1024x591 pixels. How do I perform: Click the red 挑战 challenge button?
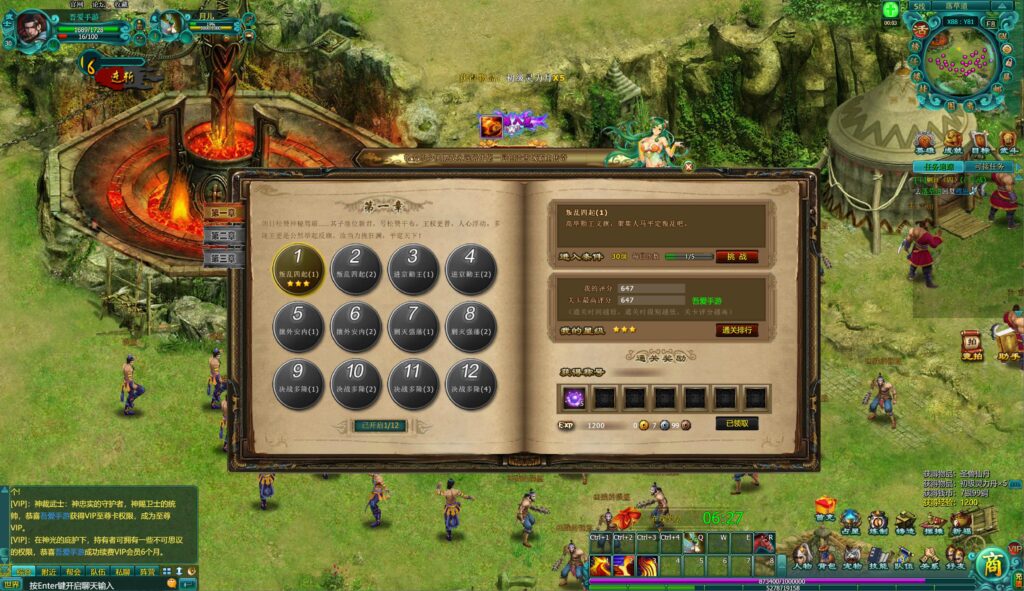(x=736, y=256)
